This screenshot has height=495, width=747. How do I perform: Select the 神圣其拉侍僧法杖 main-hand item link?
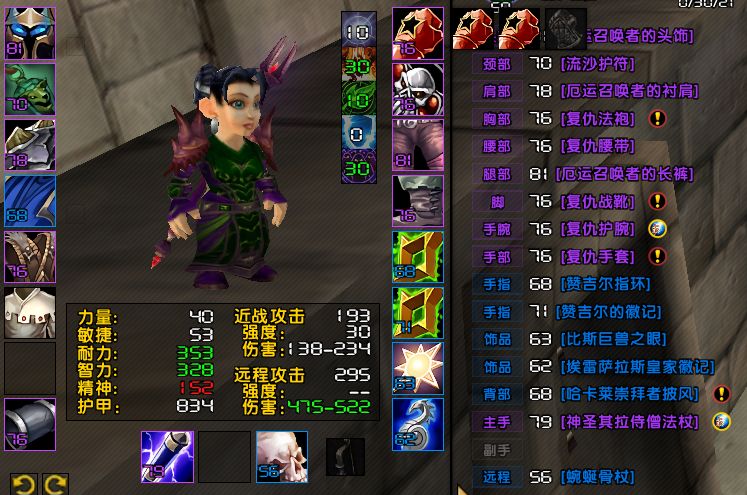628,422
